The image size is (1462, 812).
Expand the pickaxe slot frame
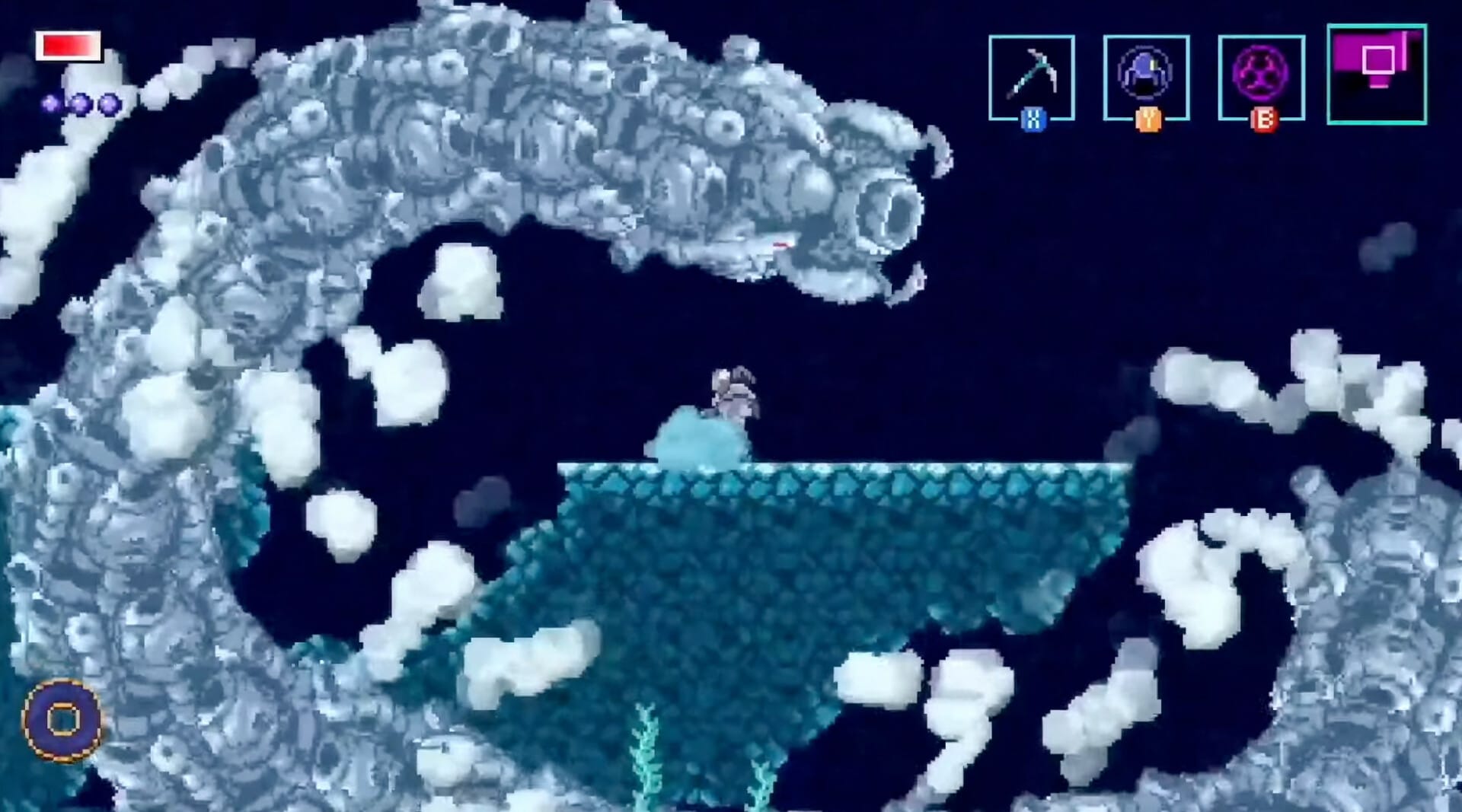click(1032, 76)
